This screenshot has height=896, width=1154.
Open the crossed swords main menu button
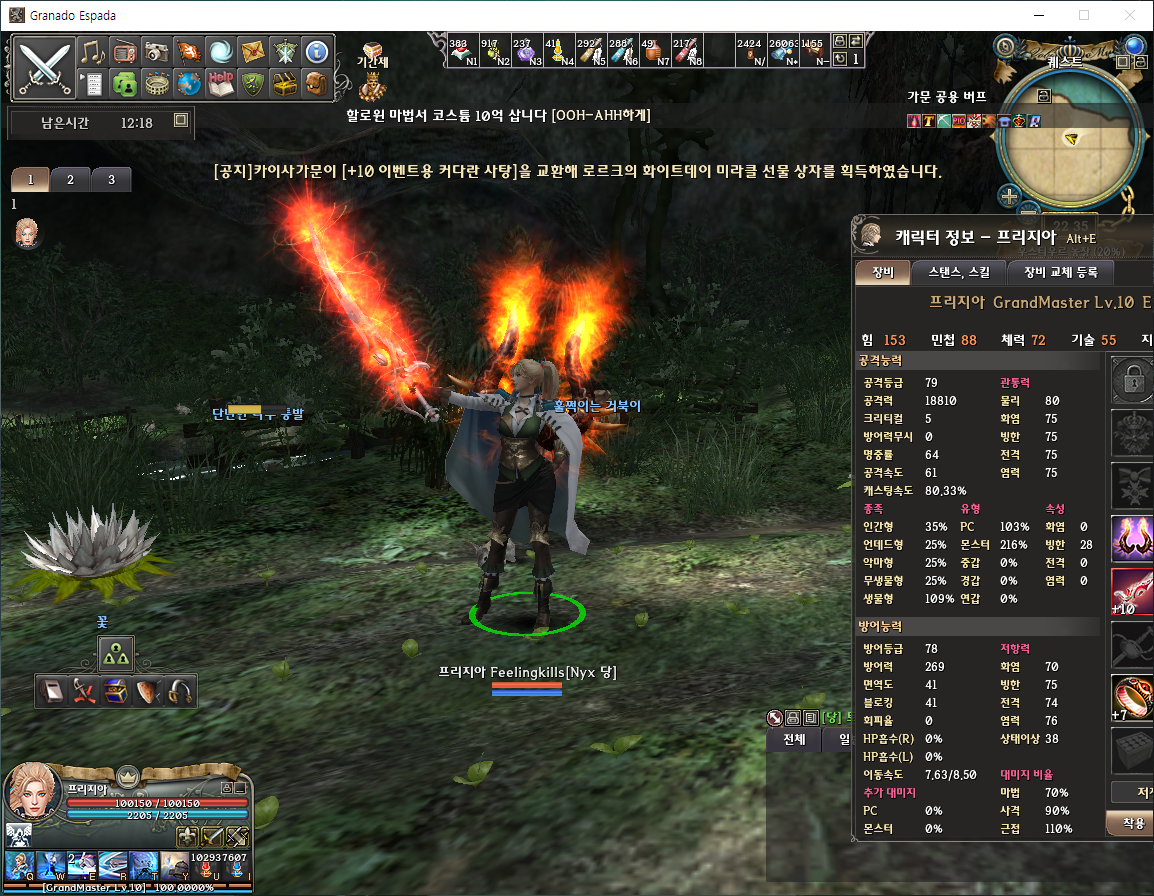45,67
